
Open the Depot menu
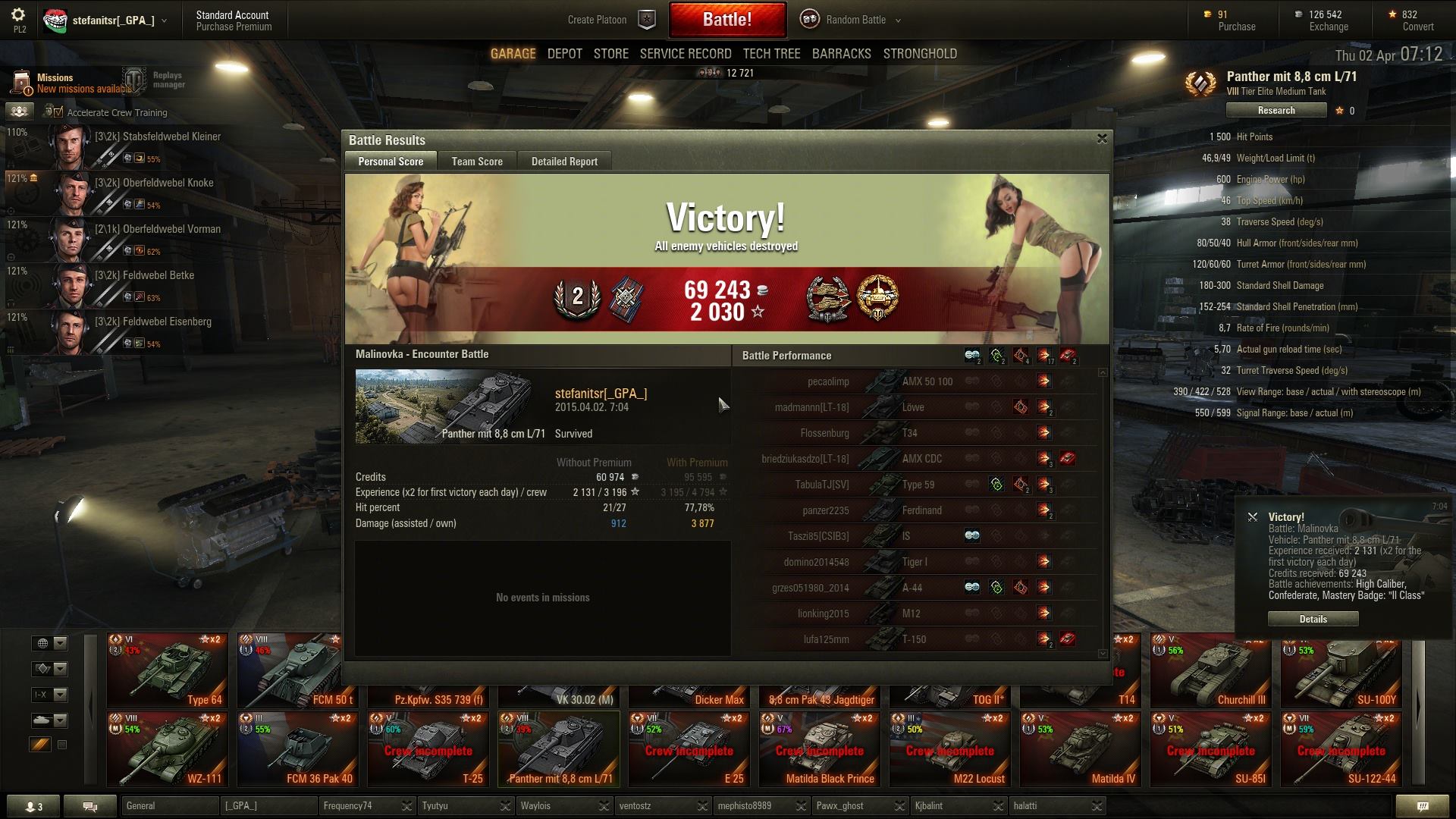pyautogui.click(x=564, y=54)
